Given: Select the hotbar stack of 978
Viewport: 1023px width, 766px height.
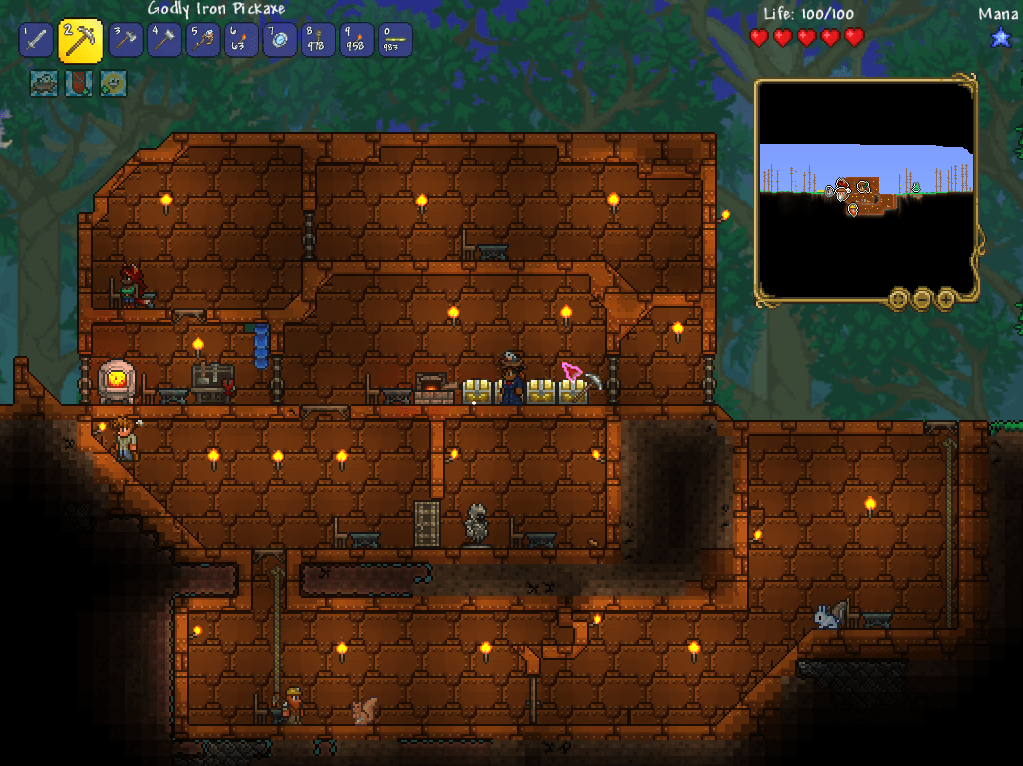Looking at the screenshot, I should click(317, 40).
